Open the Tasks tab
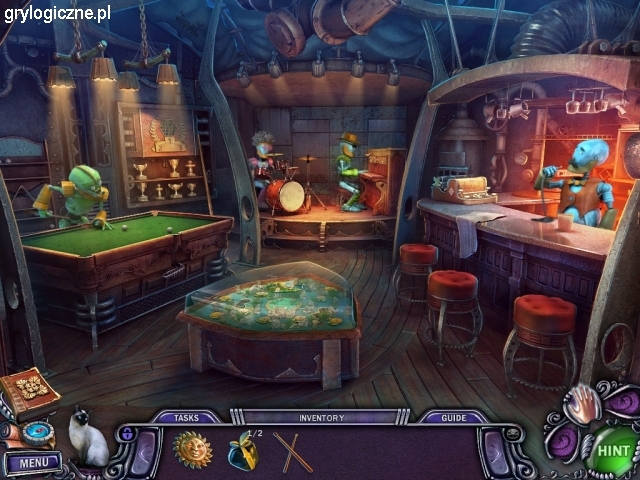Screen dimensions: 640x480 click(185, 418)
